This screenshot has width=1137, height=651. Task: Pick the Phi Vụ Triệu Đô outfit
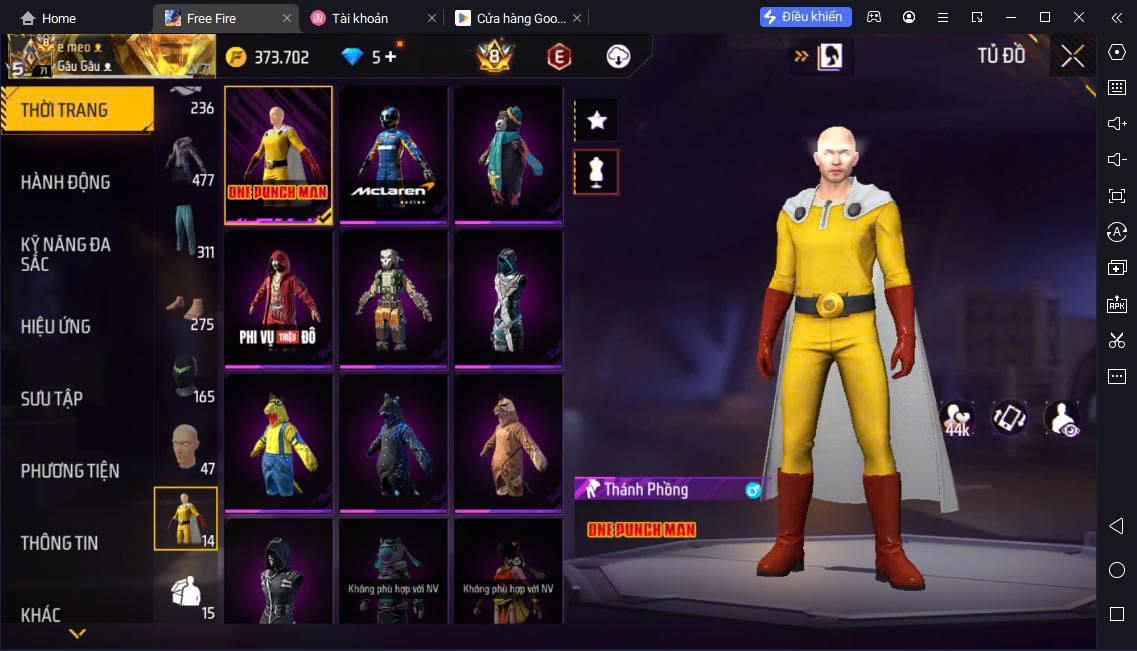click(x=278, y=298)
